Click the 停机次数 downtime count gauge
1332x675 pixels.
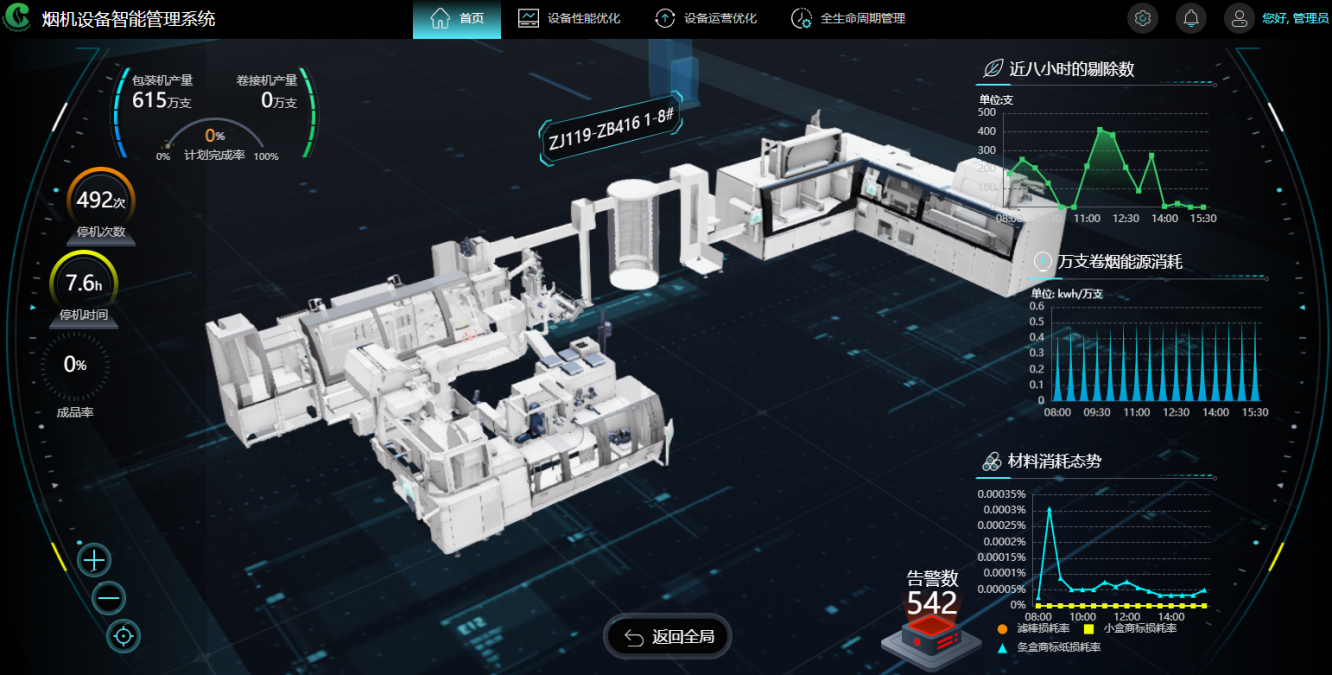100,202
